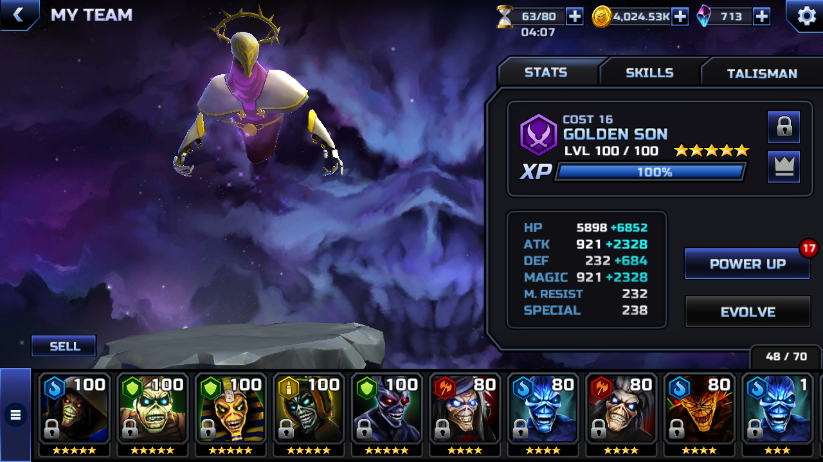Select the pharaoh Eddie with gold headdress
This screenshot has height=462, width=823.
(231, 412)
